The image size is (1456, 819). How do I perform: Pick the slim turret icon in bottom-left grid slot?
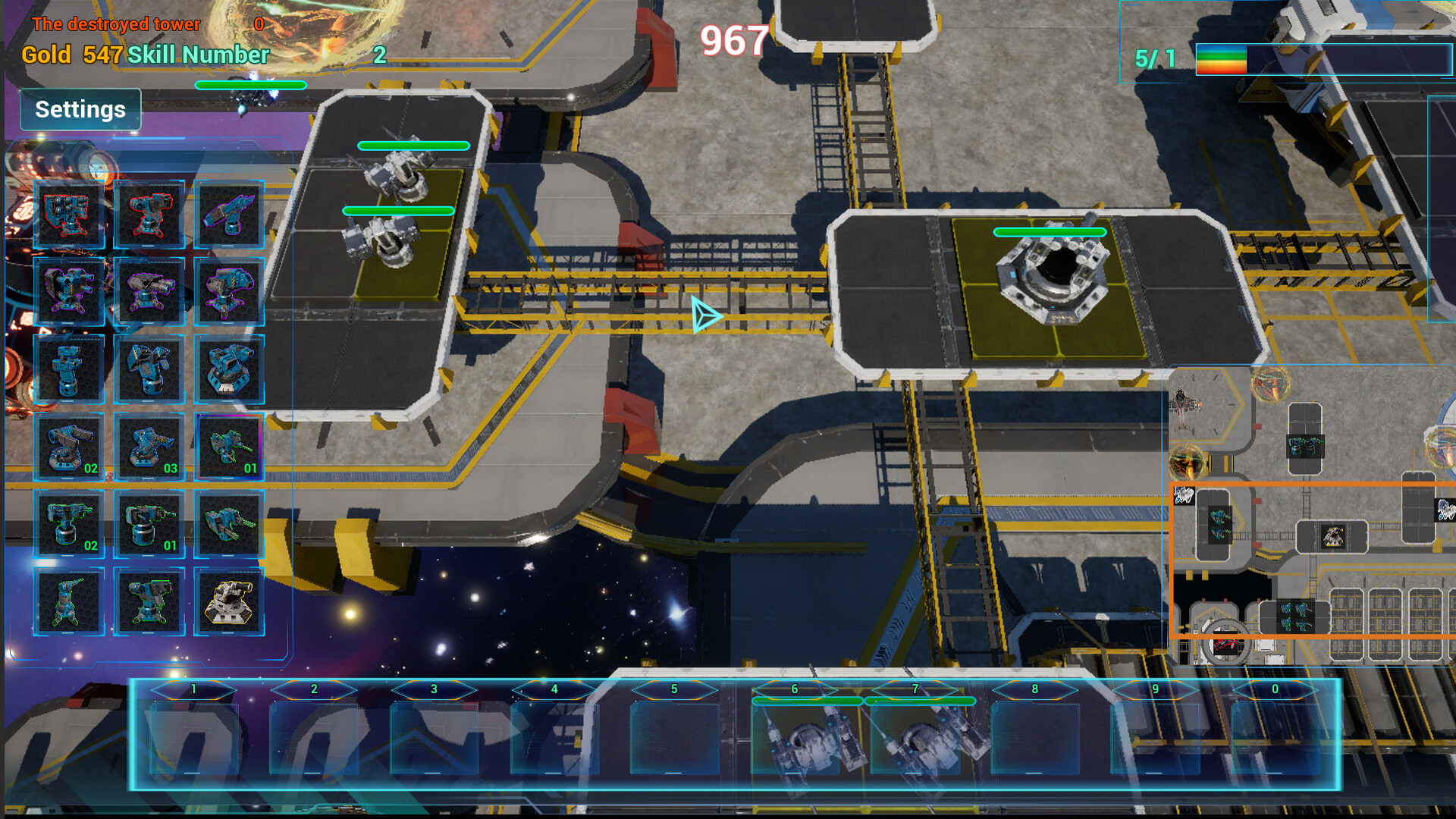68,603
